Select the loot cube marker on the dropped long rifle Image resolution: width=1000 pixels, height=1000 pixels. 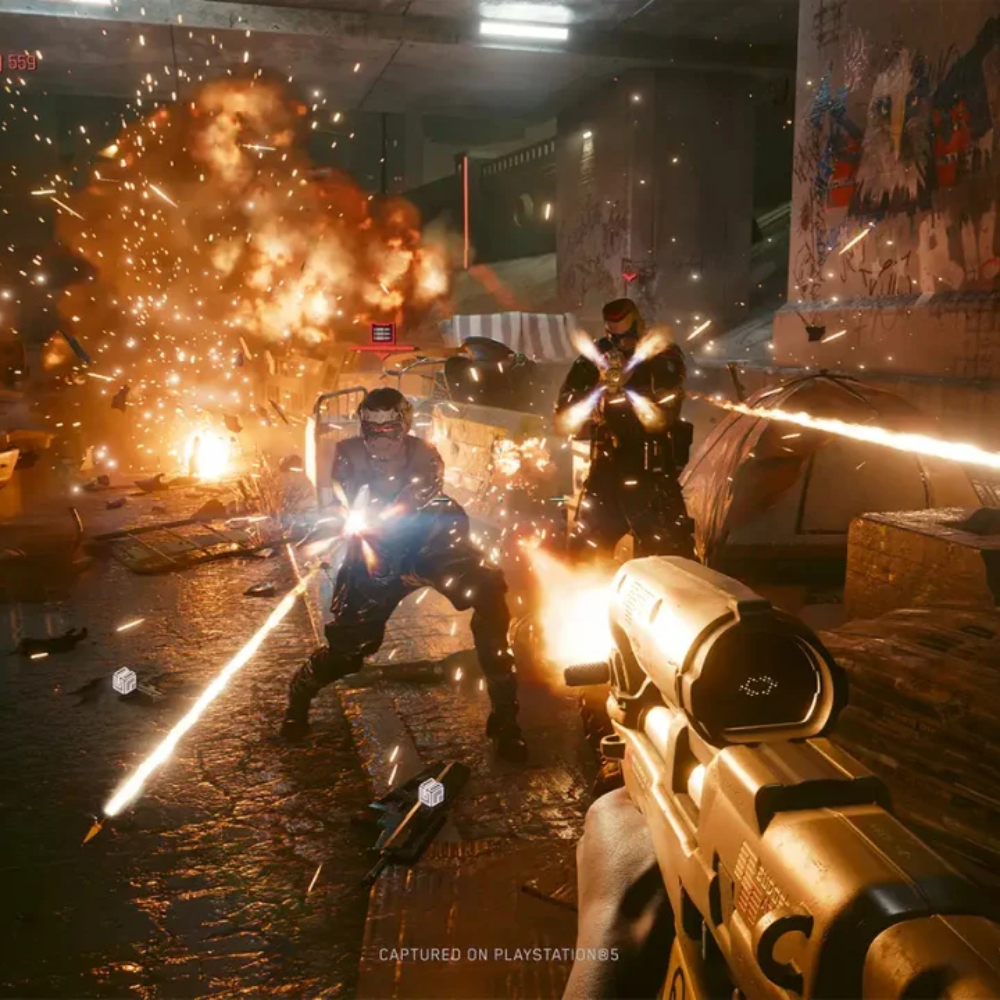click(x=431, y=792)
